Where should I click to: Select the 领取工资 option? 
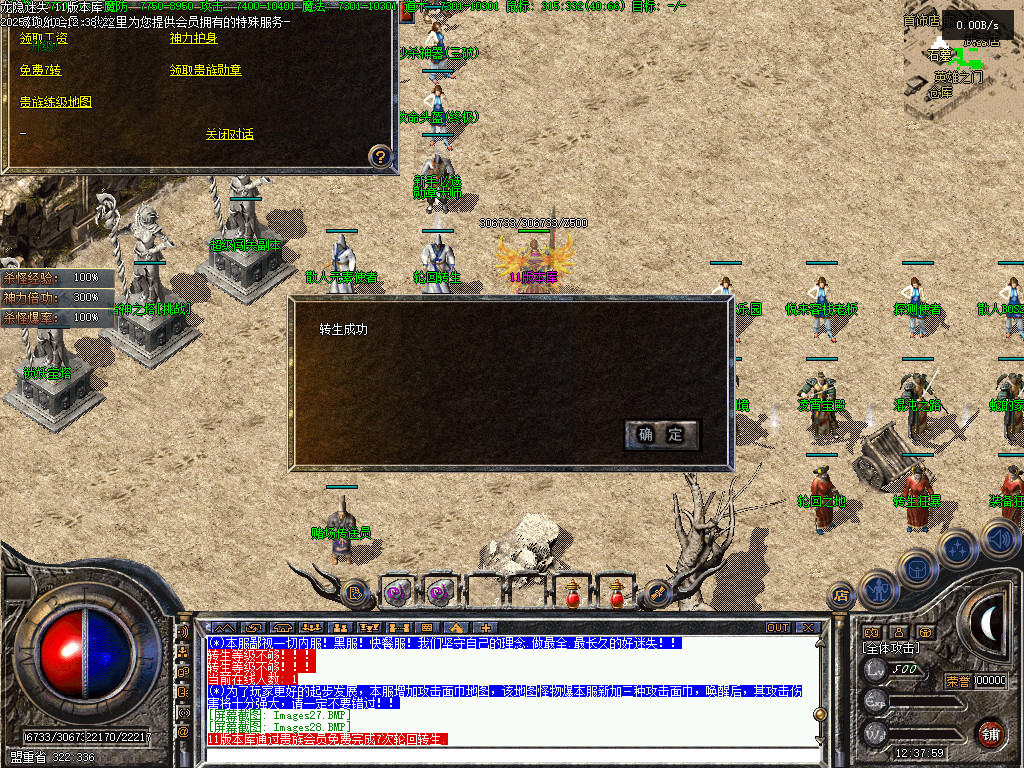point(44,39)
